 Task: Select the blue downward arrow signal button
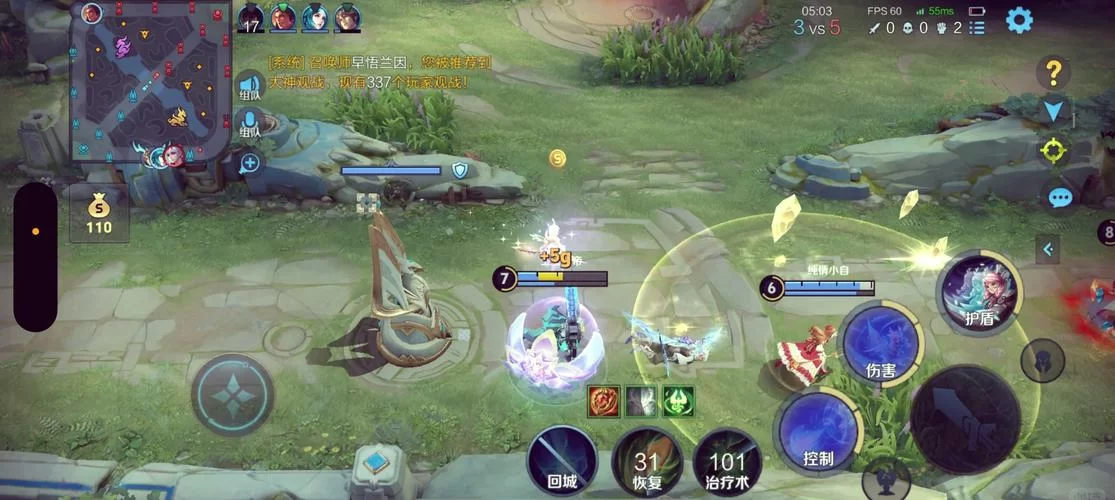tap(1053, 110)
